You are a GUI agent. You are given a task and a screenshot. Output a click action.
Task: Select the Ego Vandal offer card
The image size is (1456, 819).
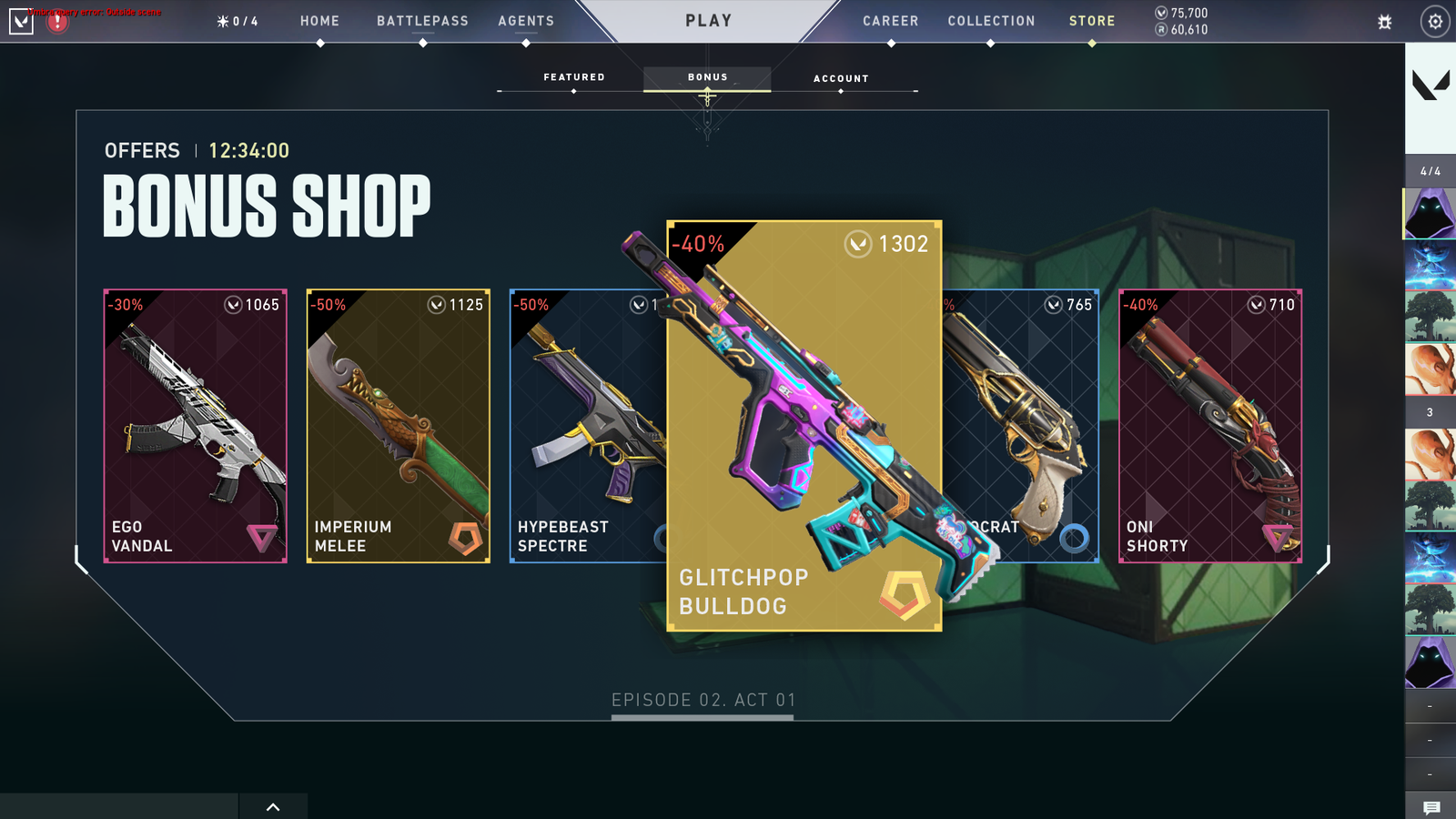pos(196,426)
